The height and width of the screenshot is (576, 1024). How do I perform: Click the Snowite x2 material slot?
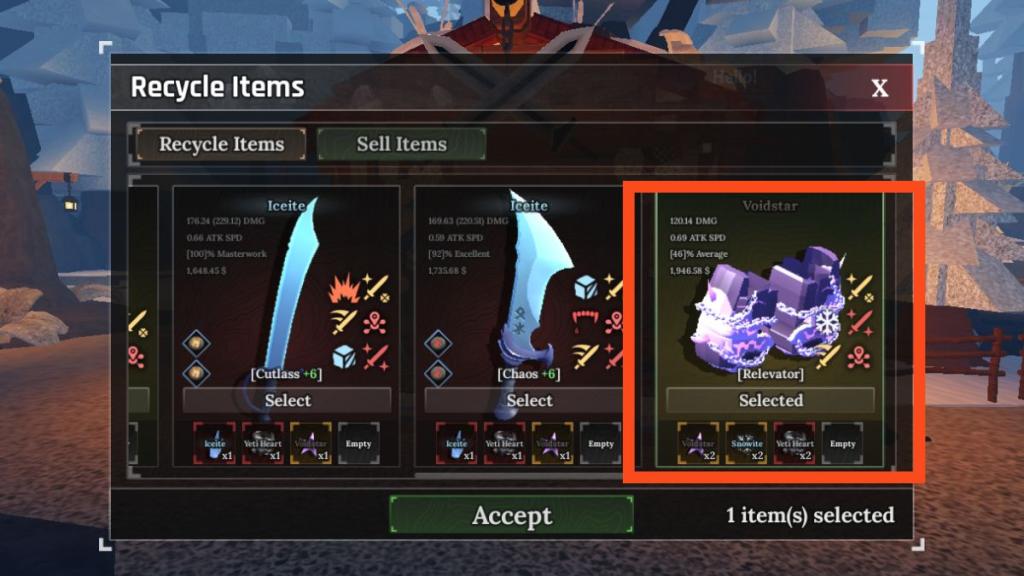coord(745,443)
